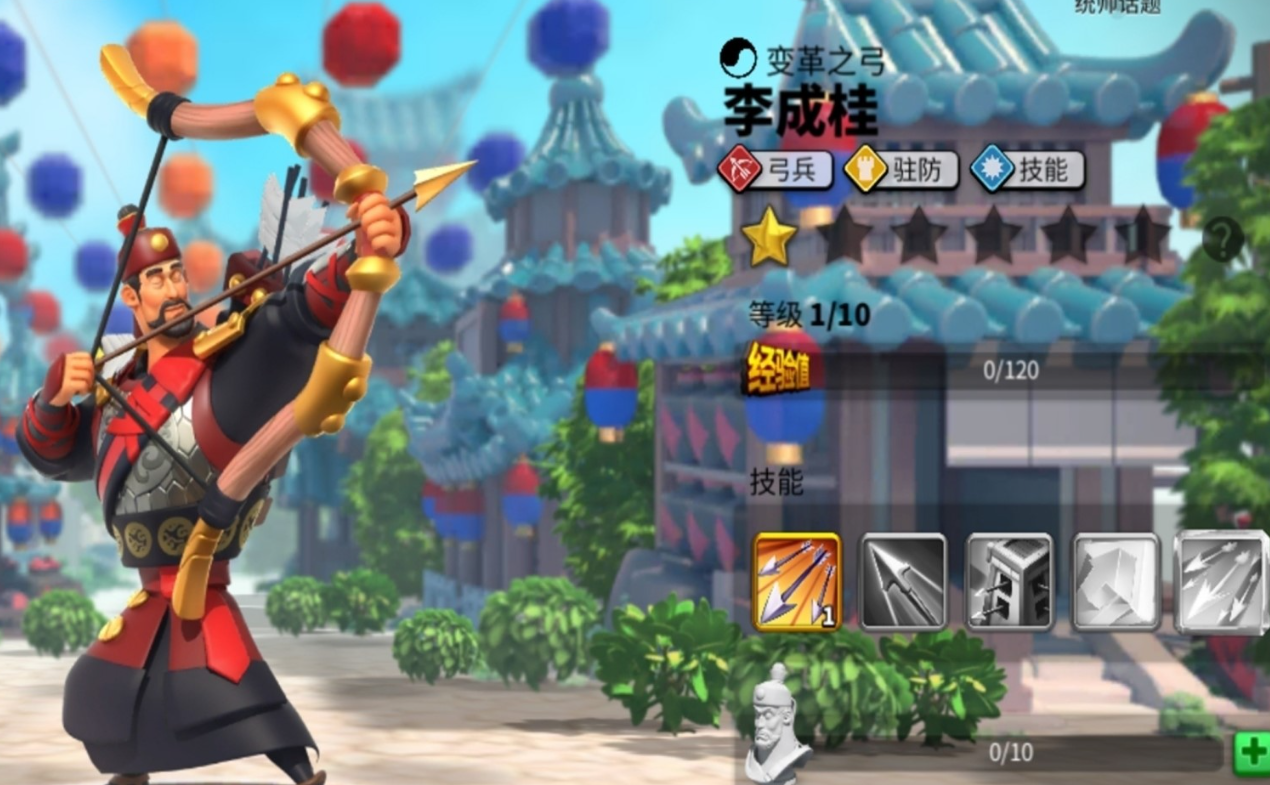Show the 弓兵 archer tag details
The image size is (1270, 785).
click(777, 170)
